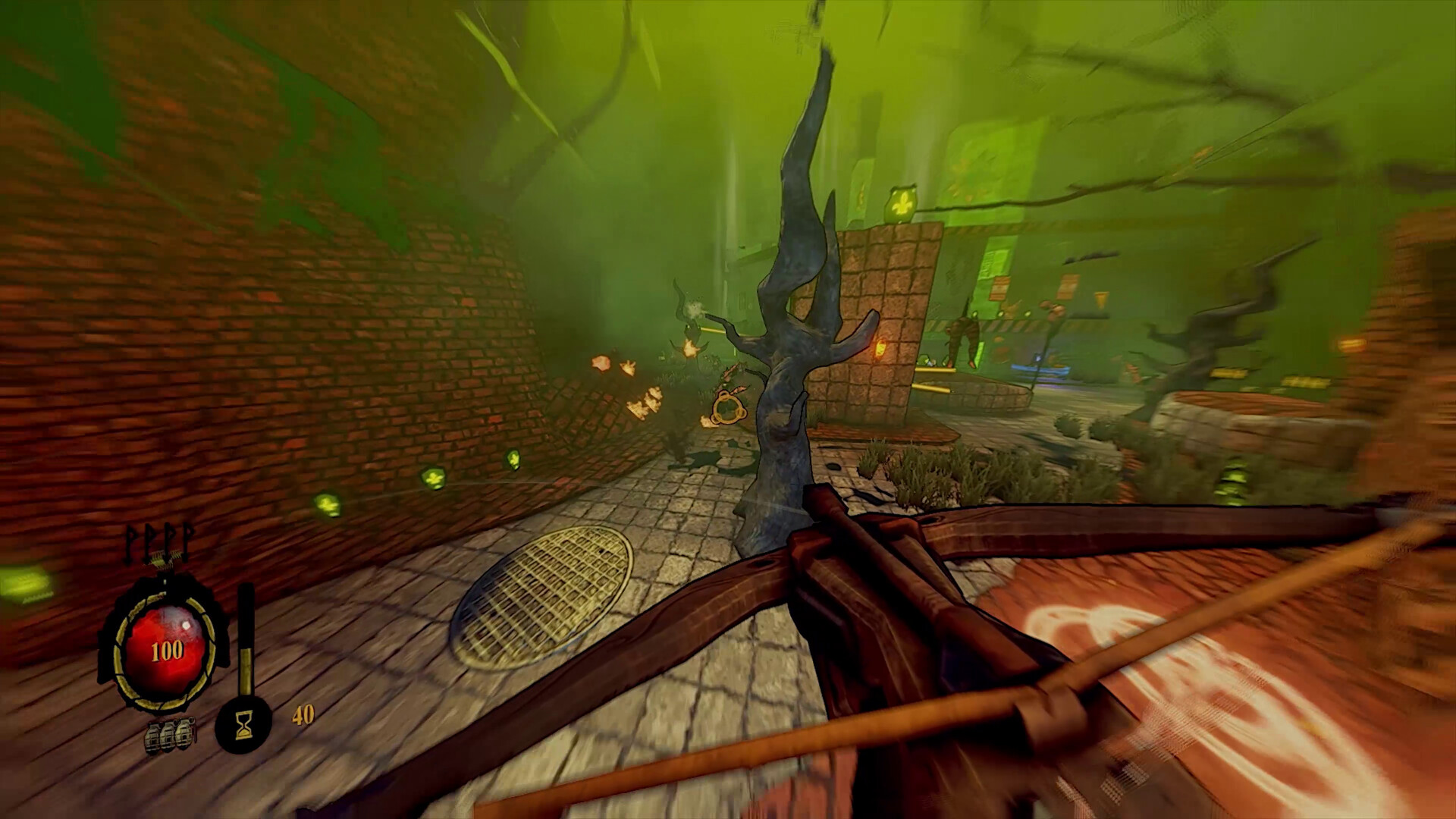Click the vertical gauge bar next to the health orb

click(x=246, y=637)
